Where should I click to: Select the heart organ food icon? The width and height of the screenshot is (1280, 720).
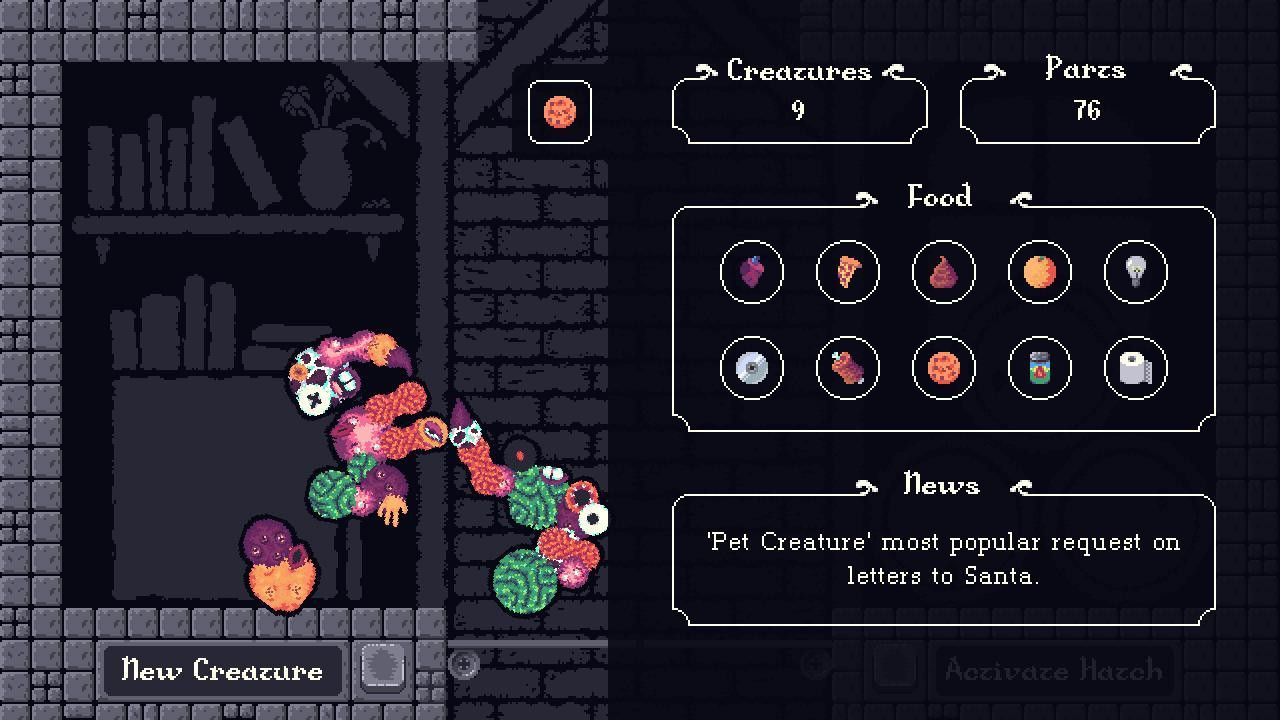click(752, 272)
